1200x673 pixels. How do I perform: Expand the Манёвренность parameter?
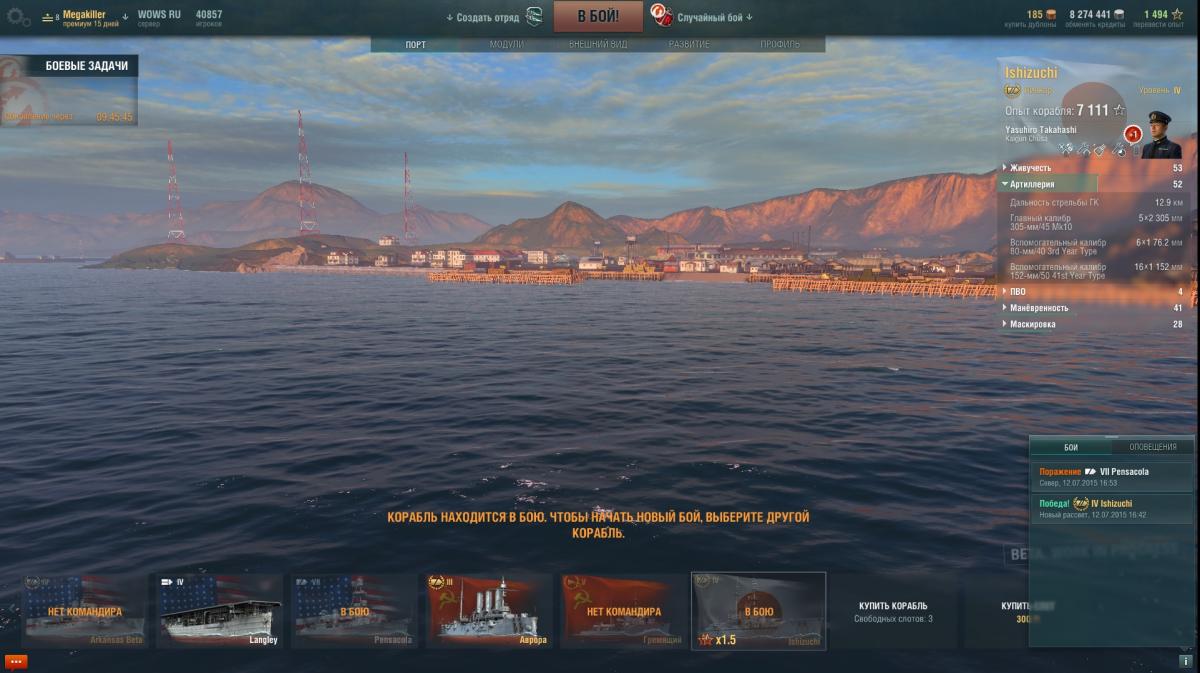coord(1038,308)
